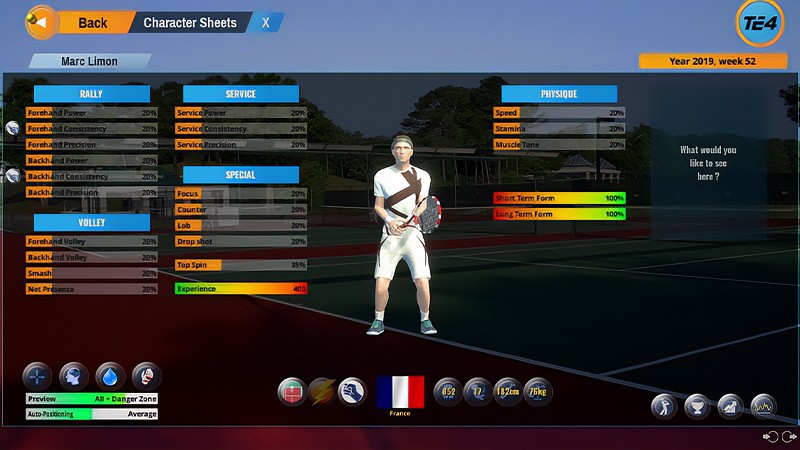Change the Preview danger zone setting
Viewport: 800px width, 450px height.
click(x=91, y=399)
